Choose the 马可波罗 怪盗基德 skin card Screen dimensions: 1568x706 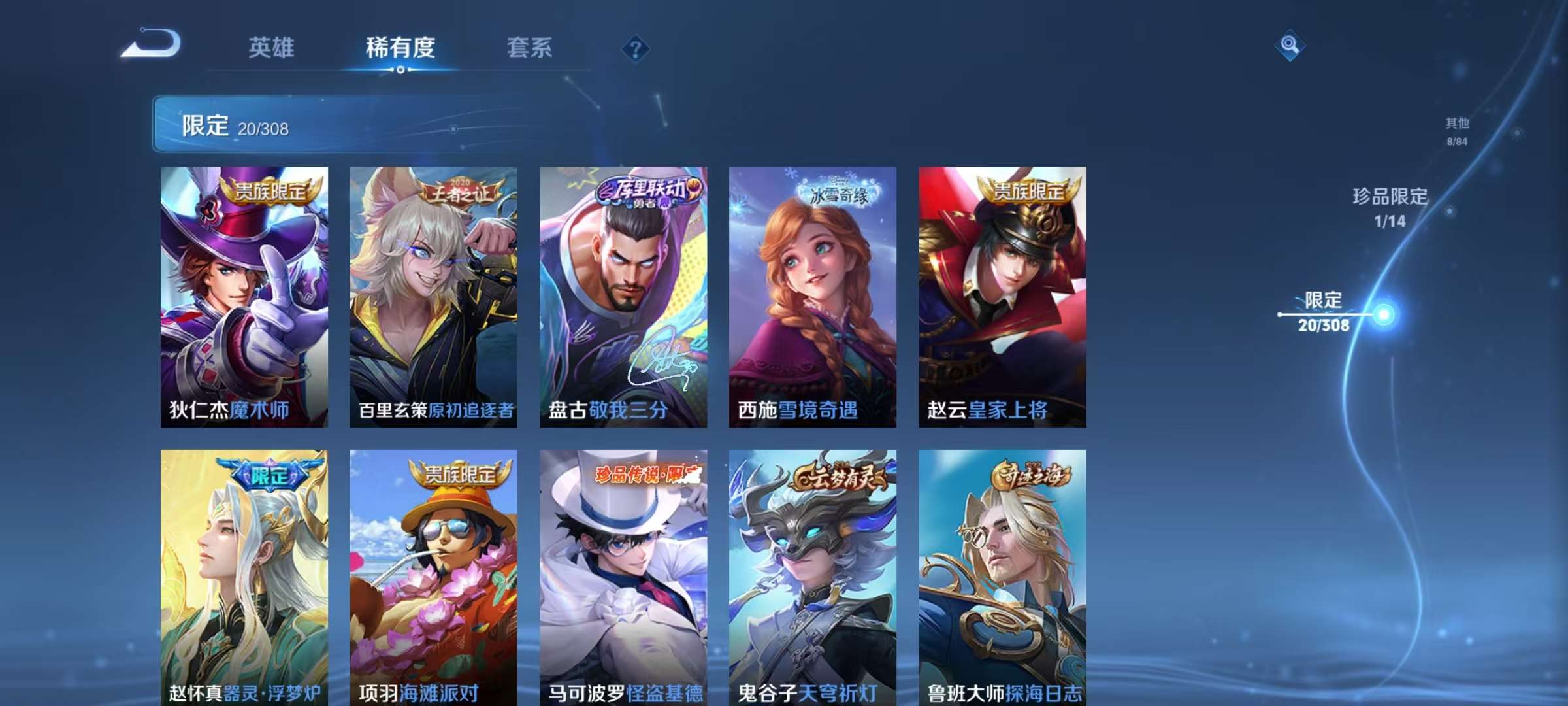623,577
